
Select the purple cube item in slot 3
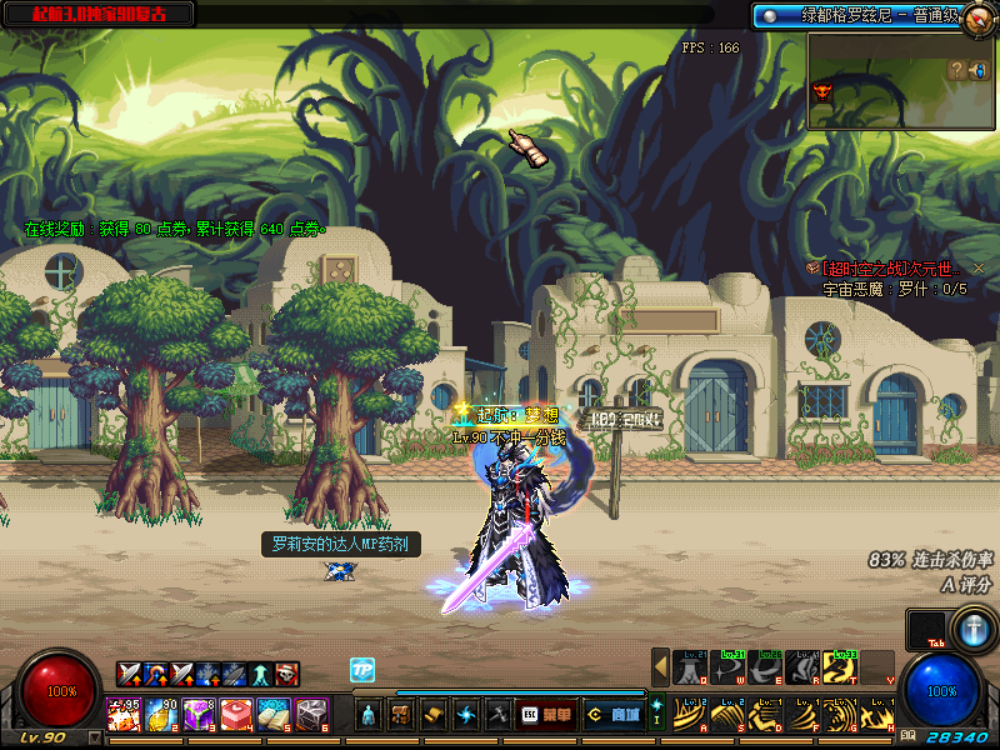coord(199,714)
